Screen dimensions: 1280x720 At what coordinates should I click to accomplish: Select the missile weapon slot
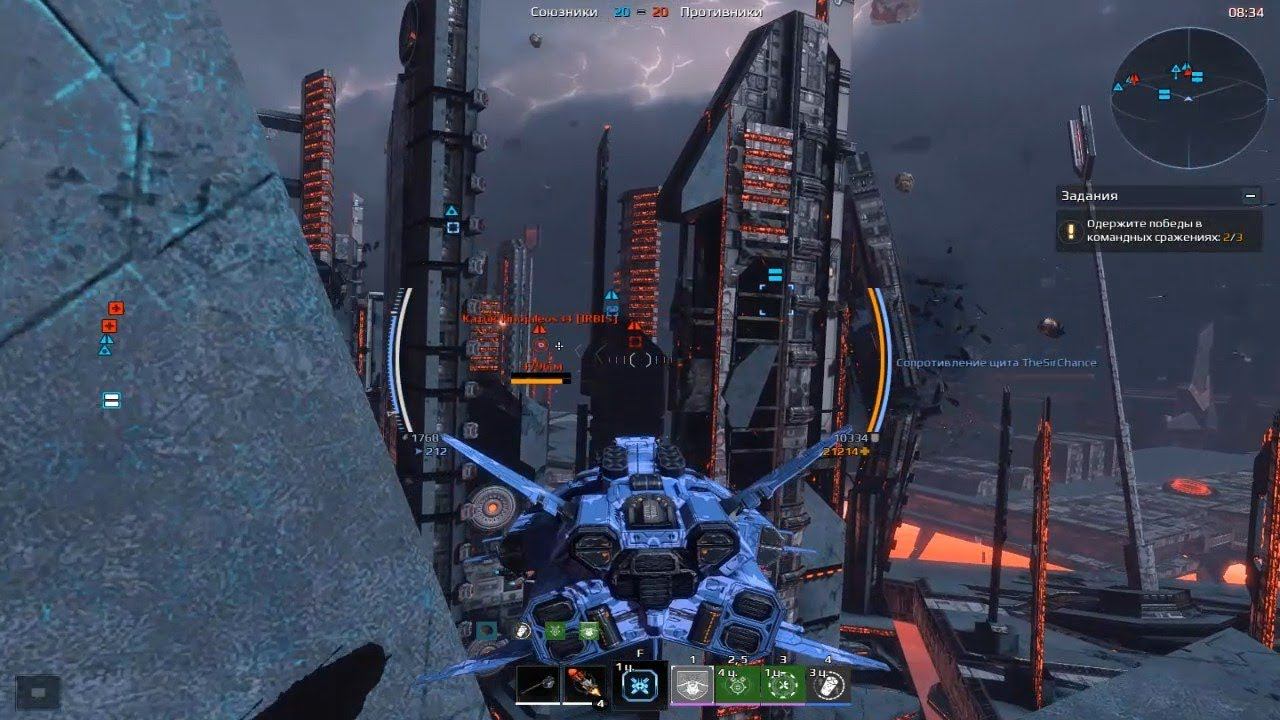click(x=585, y=686)
